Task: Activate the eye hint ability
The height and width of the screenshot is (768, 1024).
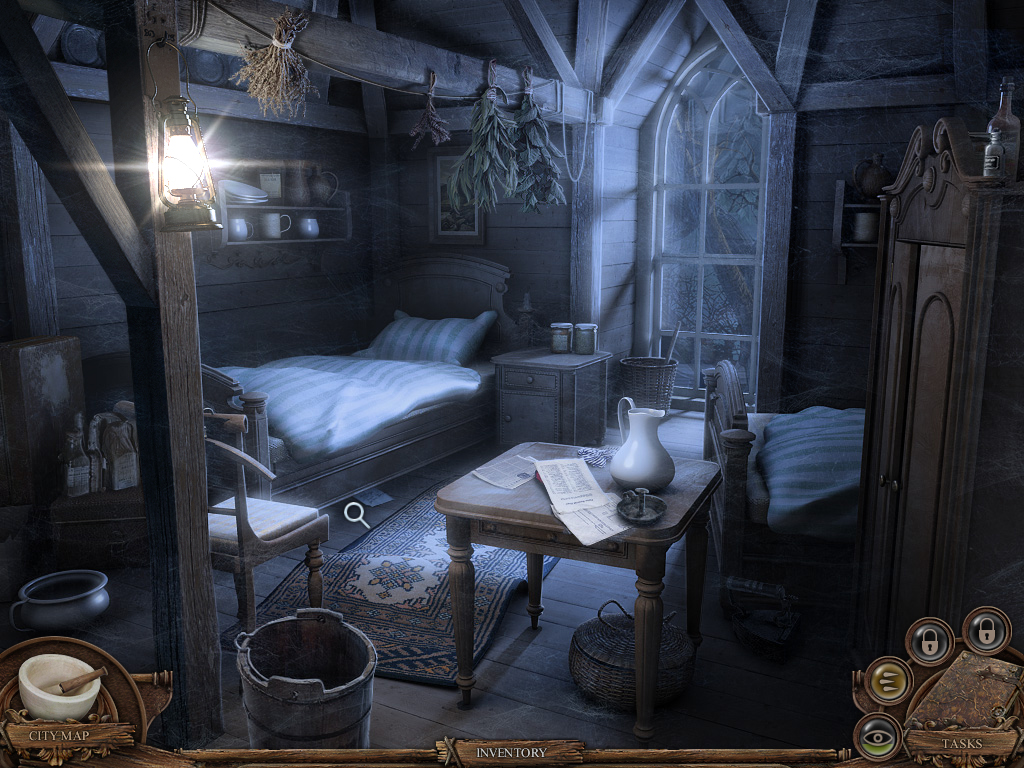Action: (x=879, y=736)
